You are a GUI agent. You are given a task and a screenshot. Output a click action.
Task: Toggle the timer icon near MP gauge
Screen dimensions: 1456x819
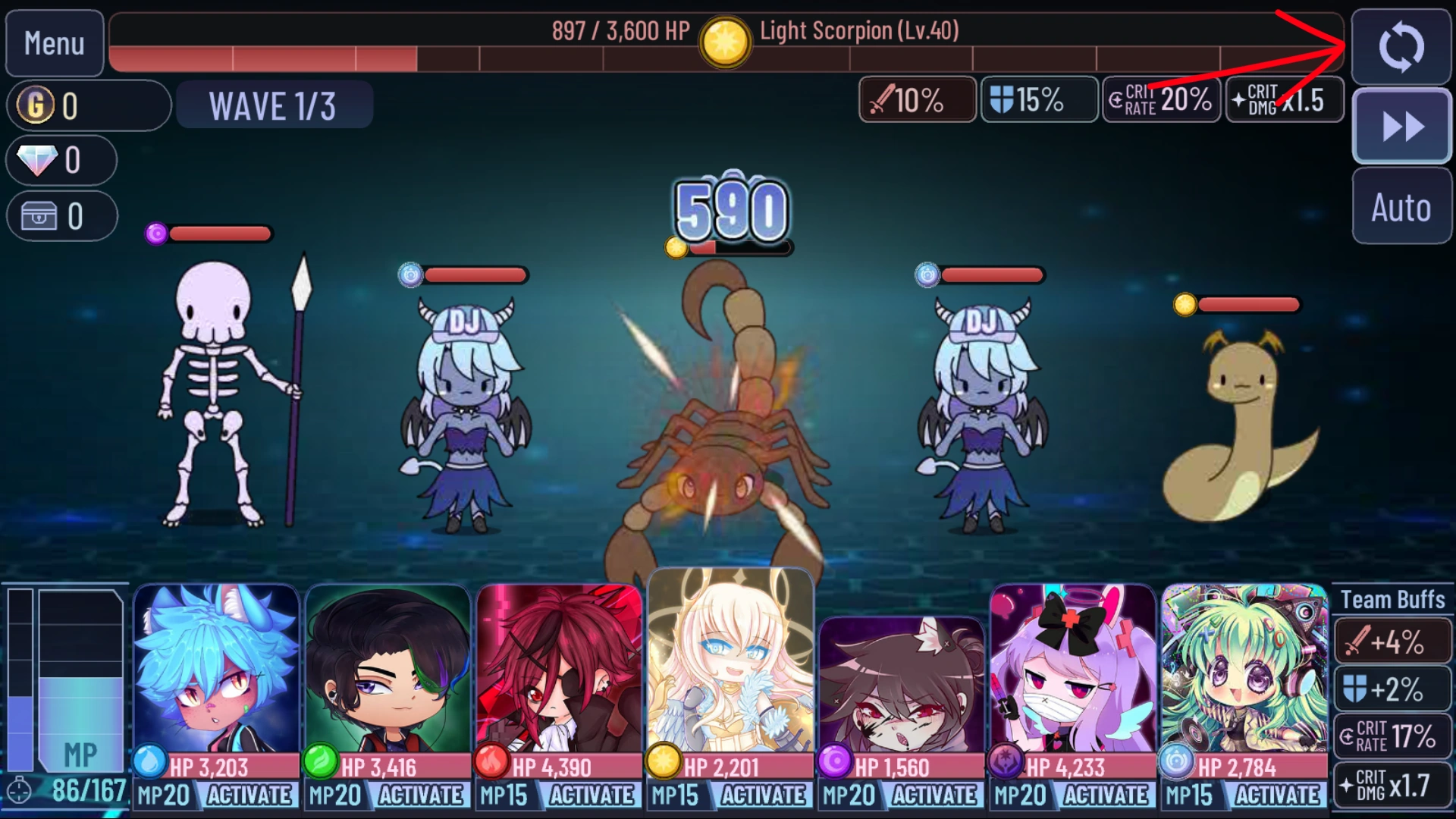pos(23,794)
